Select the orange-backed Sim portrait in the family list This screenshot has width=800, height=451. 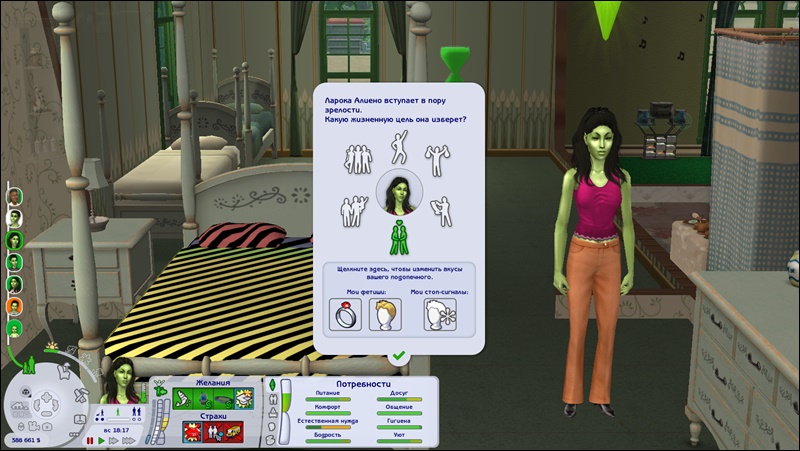tap(15, 306)
